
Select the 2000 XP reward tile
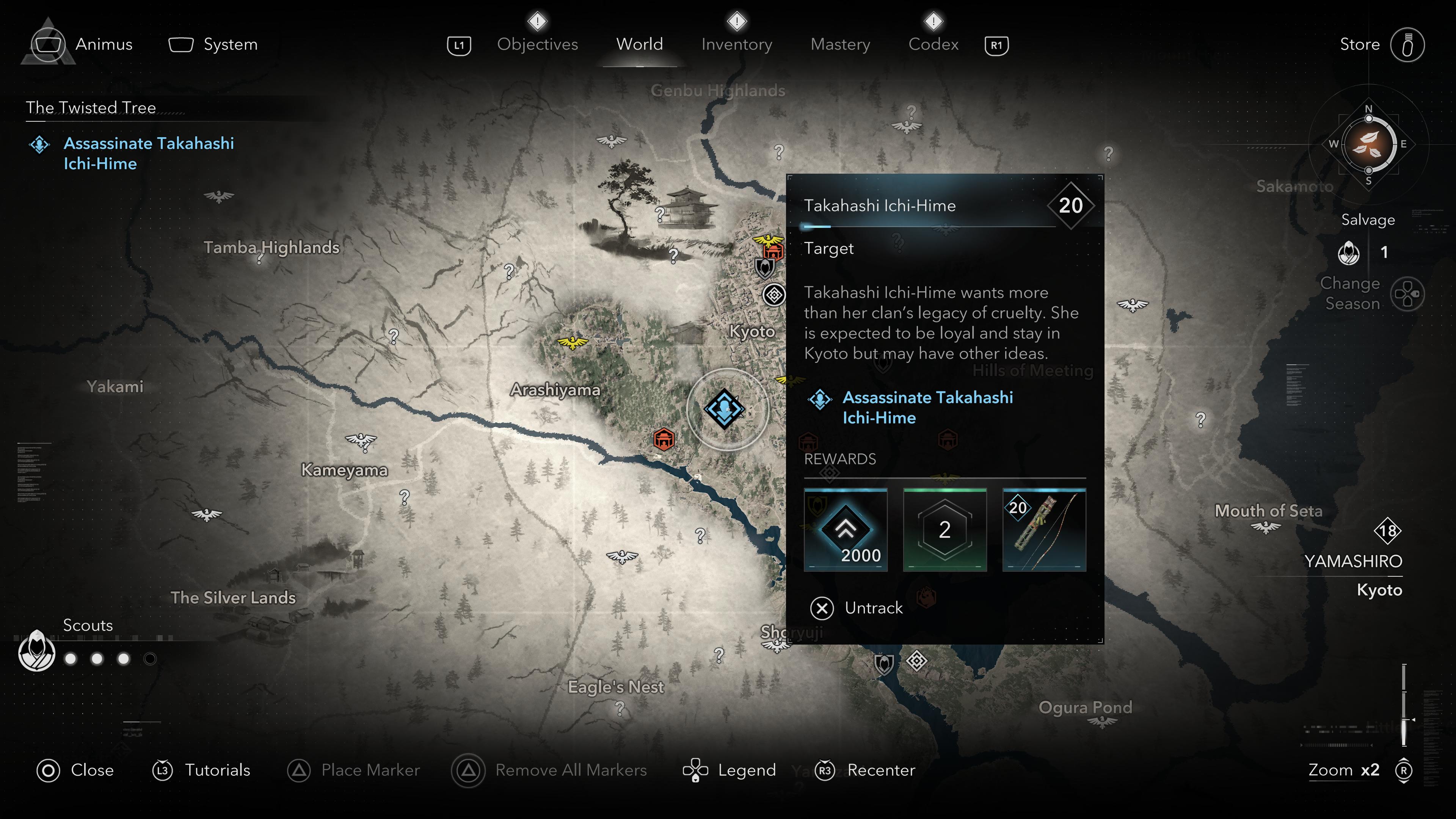[846, 530]
